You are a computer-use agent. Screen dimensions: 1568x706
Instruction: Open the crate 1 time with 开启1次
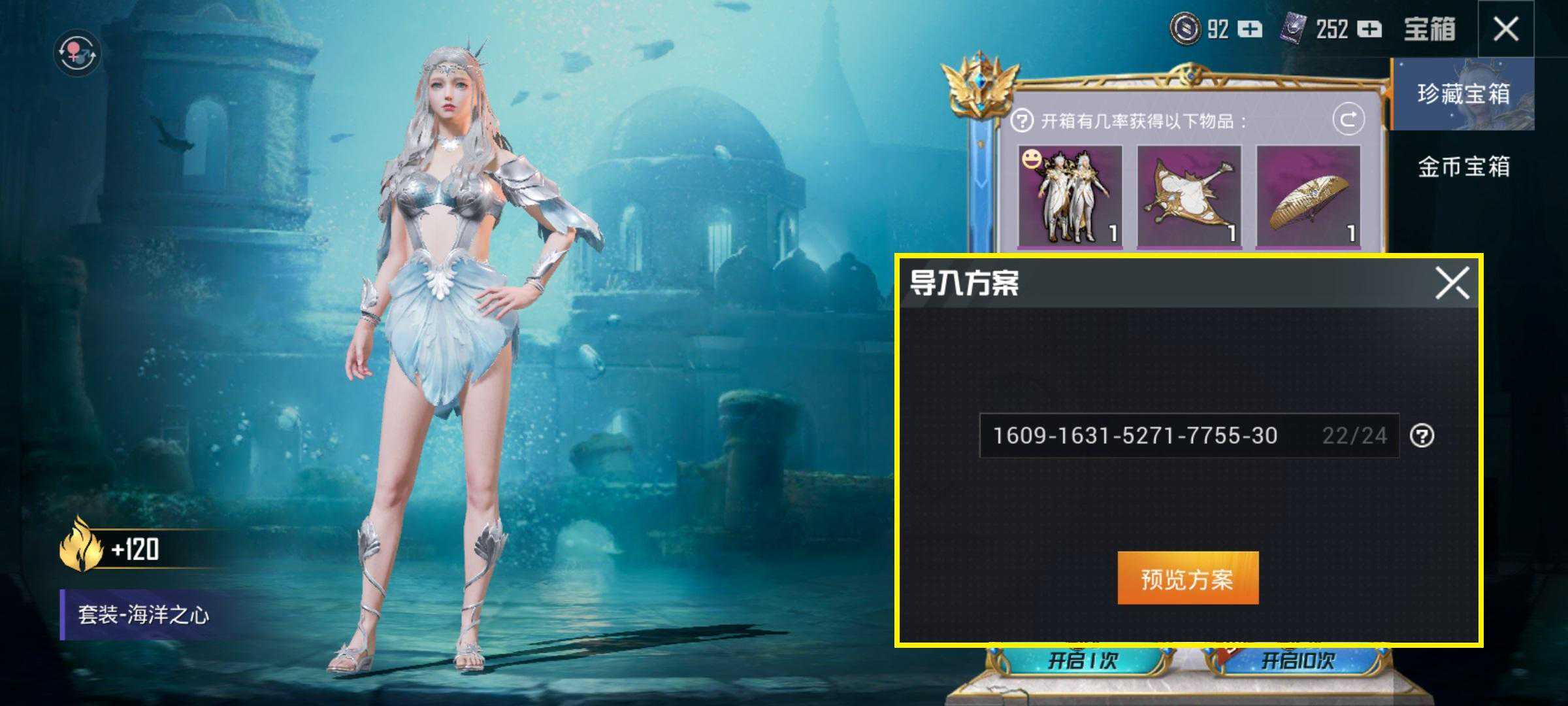[x=1083, y=660]
